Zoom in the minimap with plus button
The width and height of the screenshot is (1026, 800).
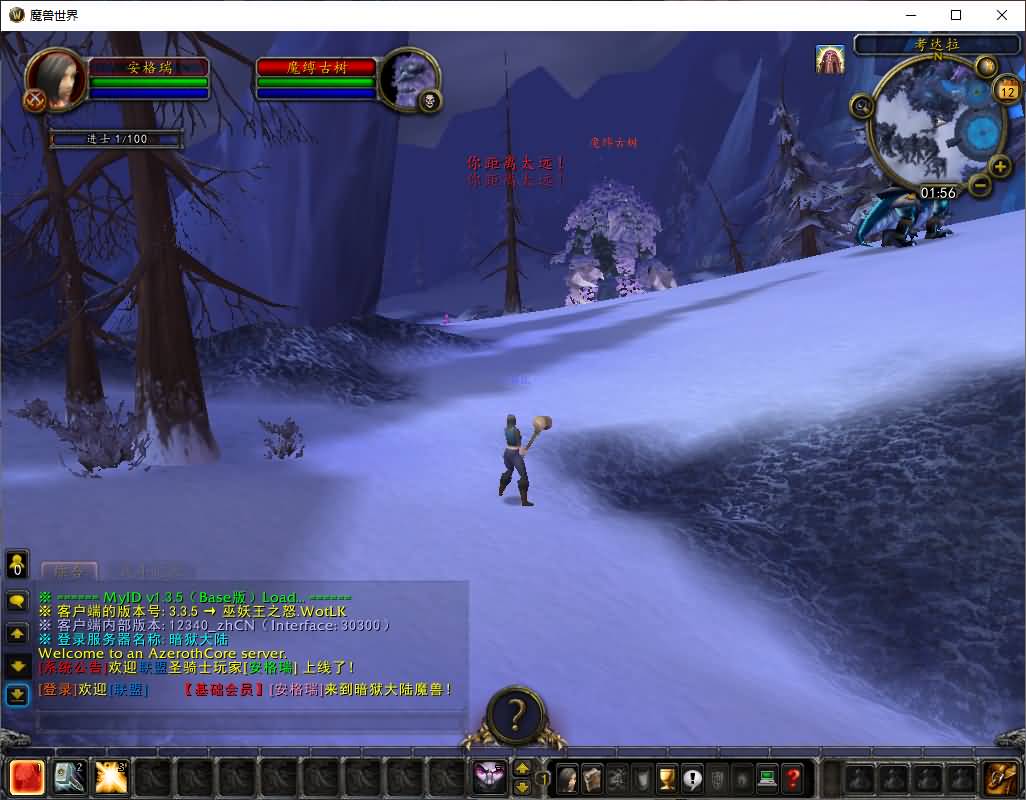pos(999,166)
